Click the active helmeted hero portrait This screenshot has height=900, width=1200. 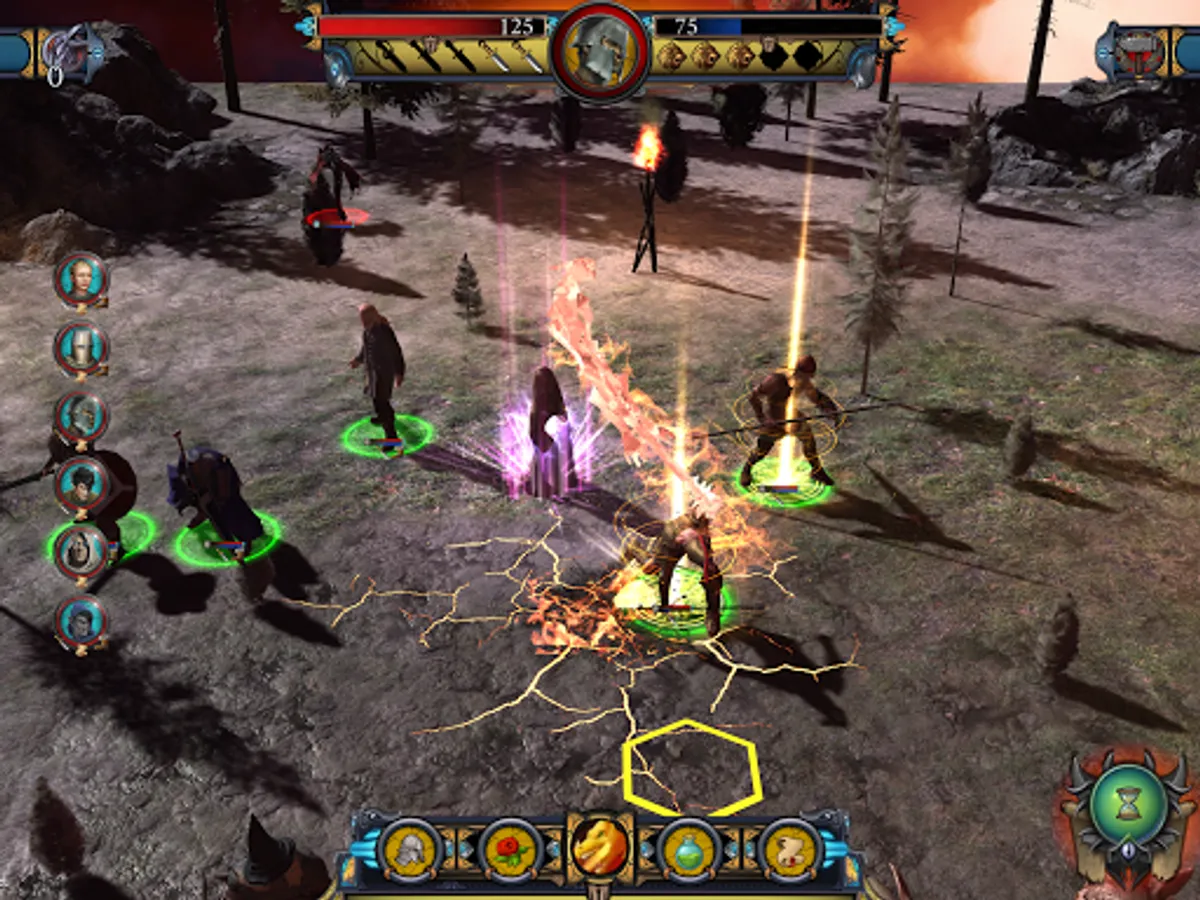click(600, 50)
